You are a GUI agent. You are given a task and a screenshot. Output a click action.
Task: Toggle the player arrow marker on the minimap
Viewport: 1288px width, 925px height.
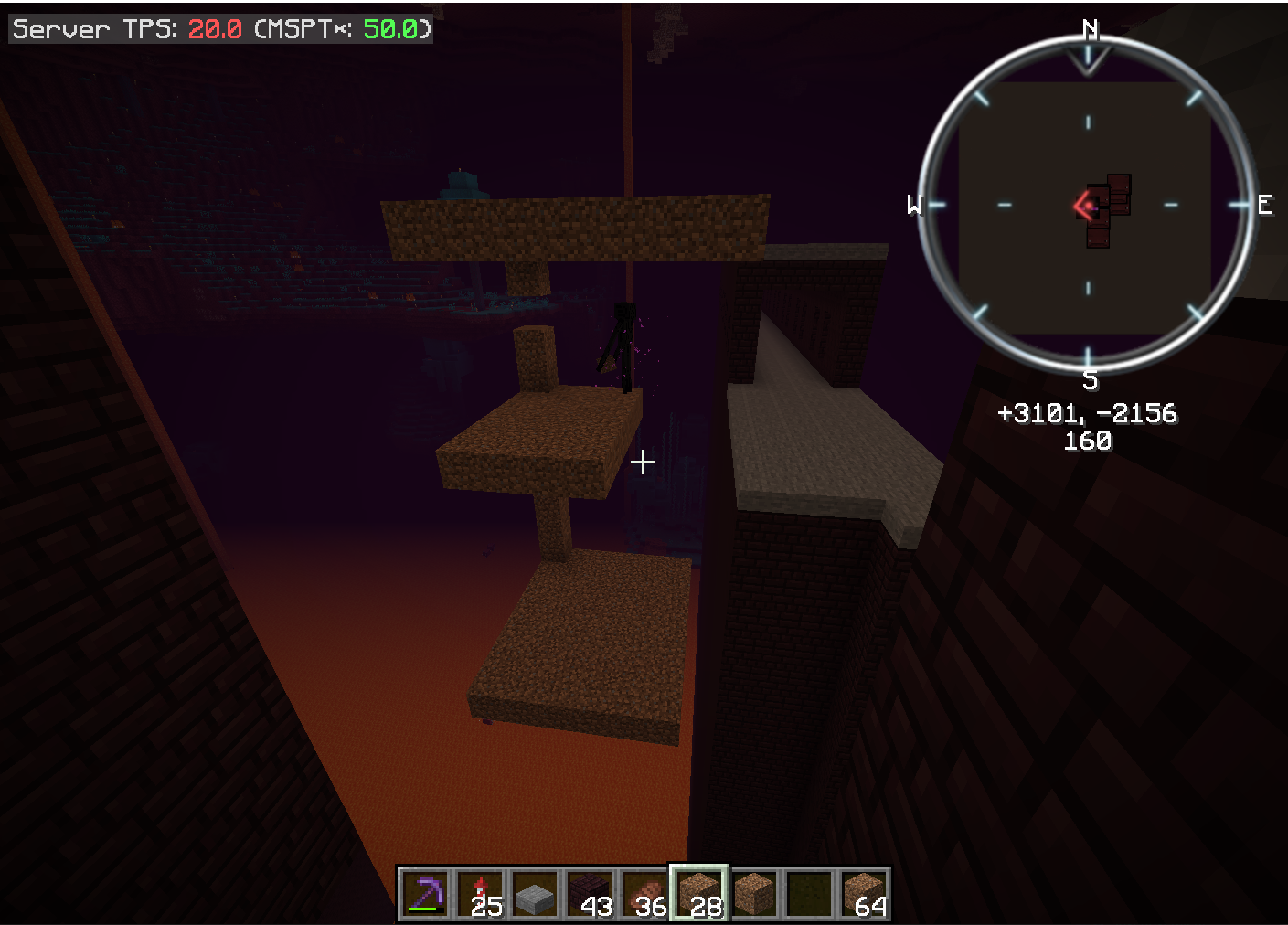tap(1083, 206)
